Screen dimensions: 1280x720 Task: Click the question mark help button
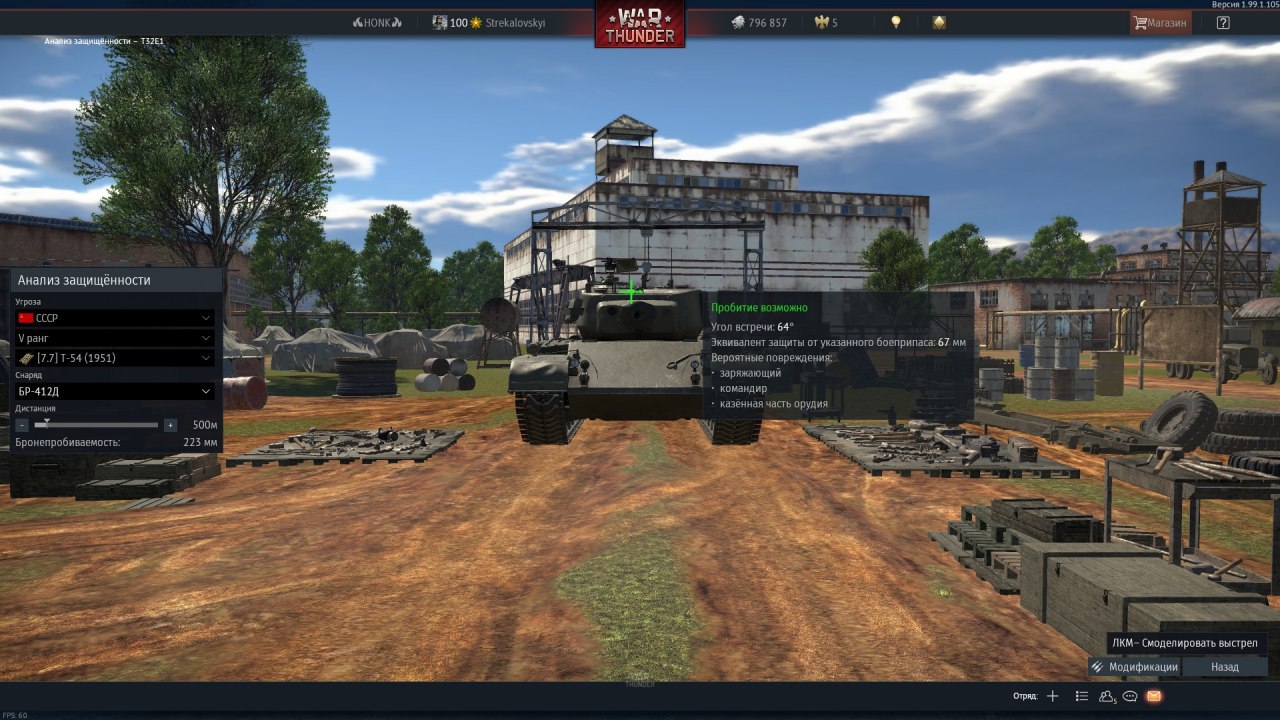tap(1223, 23)
